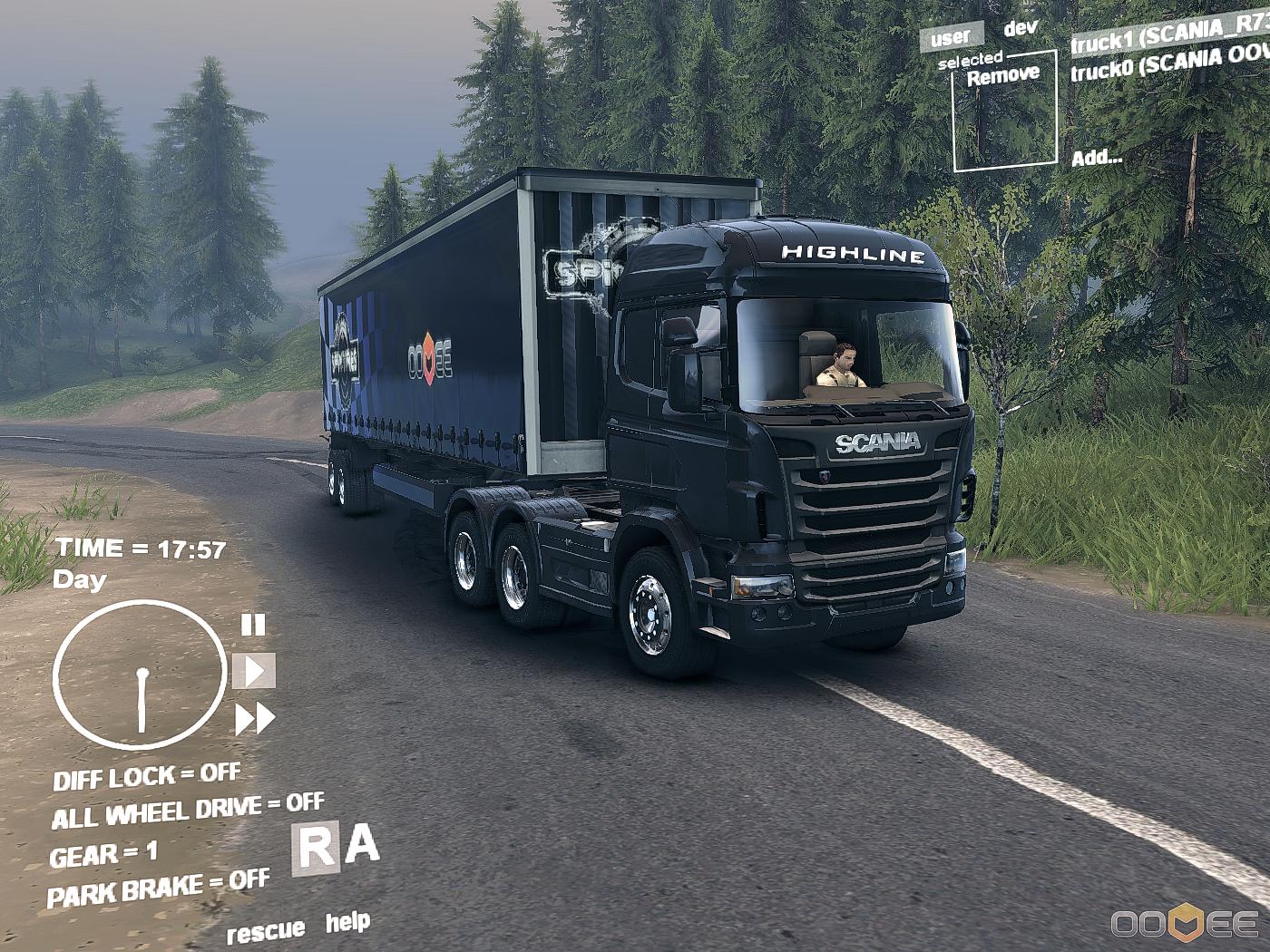This screenshot has width=1270, height=952.
Task: Click the GEAR = 1 indicator
Action: [103, 854]
